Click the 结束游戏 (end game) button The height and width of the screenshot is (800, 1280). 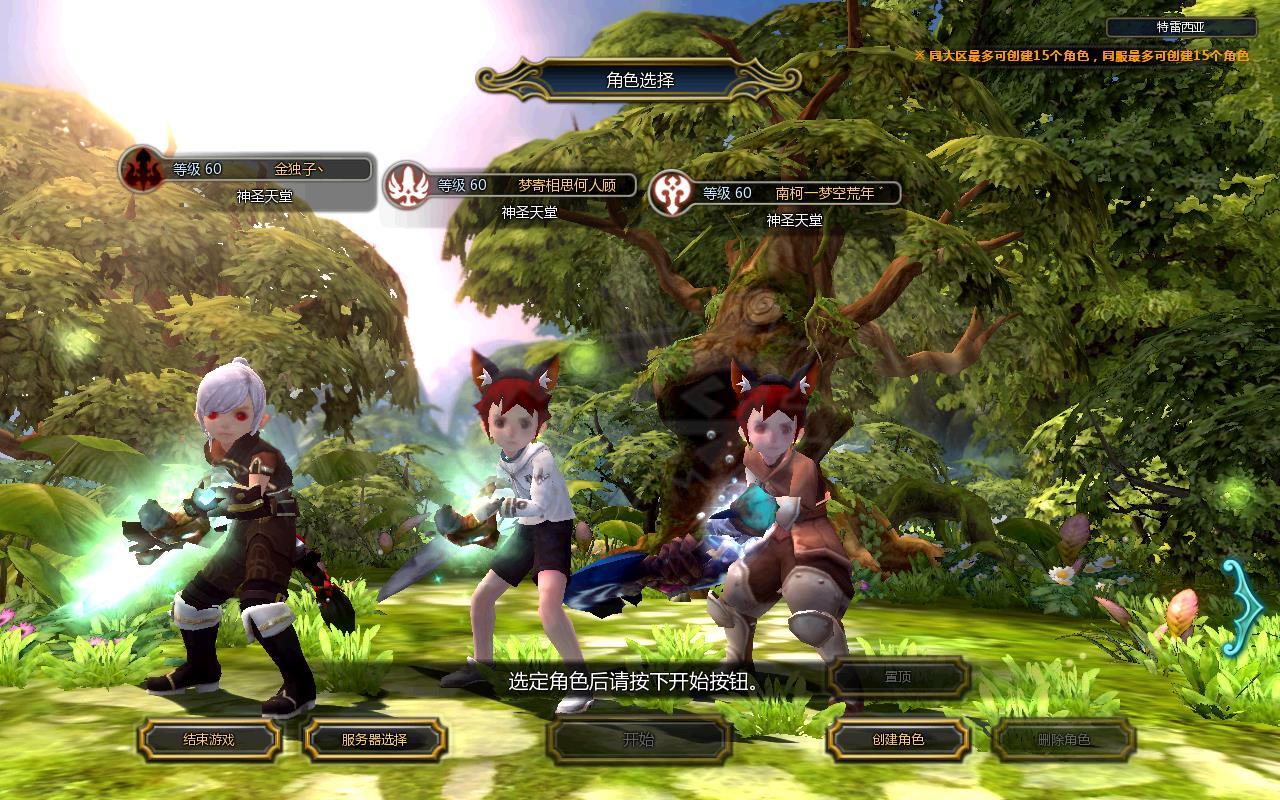click(x=209, y=740)
